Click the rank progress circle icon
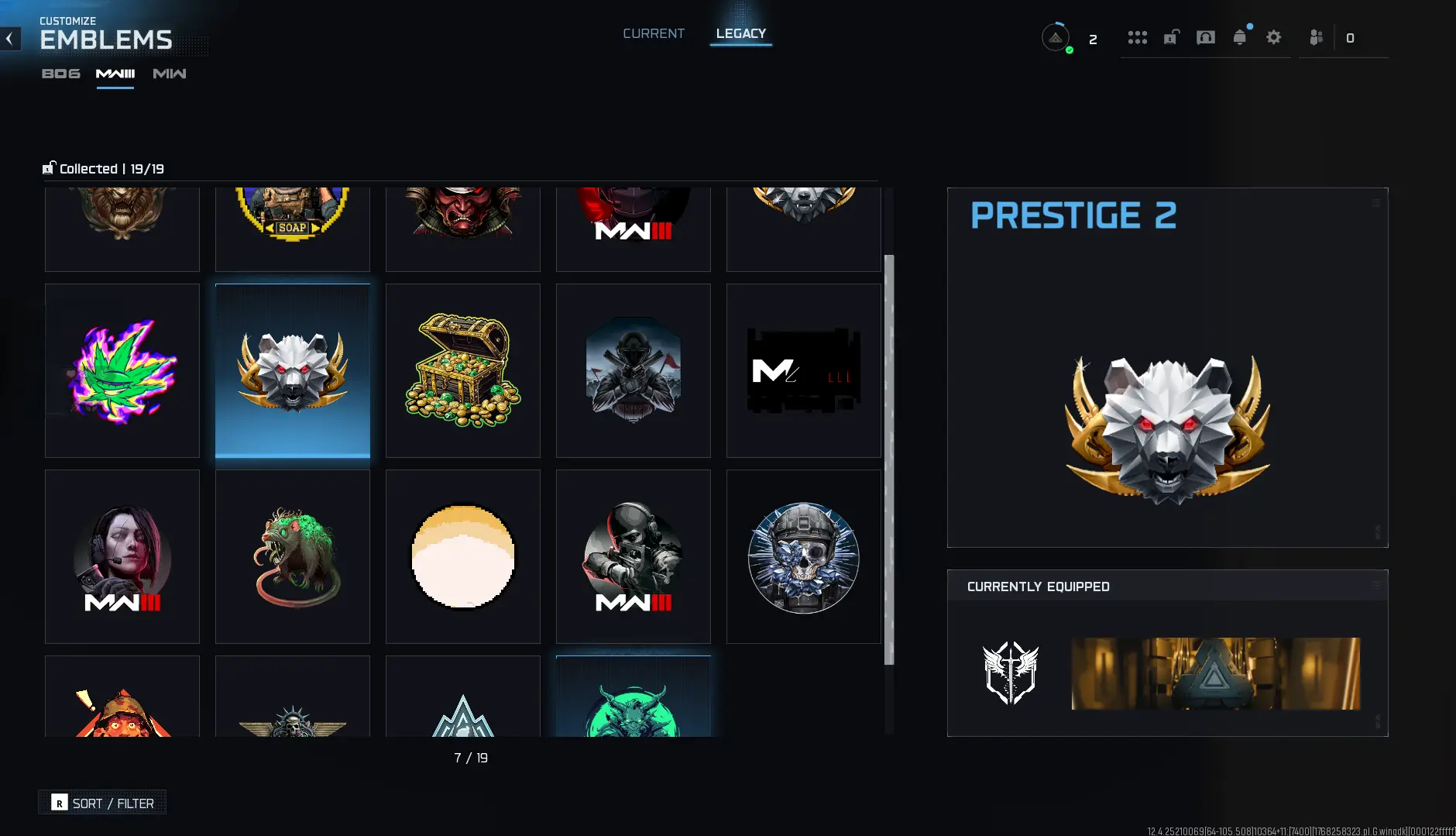This screenshot has height=836, width=1456. (x=1056, y=37)
